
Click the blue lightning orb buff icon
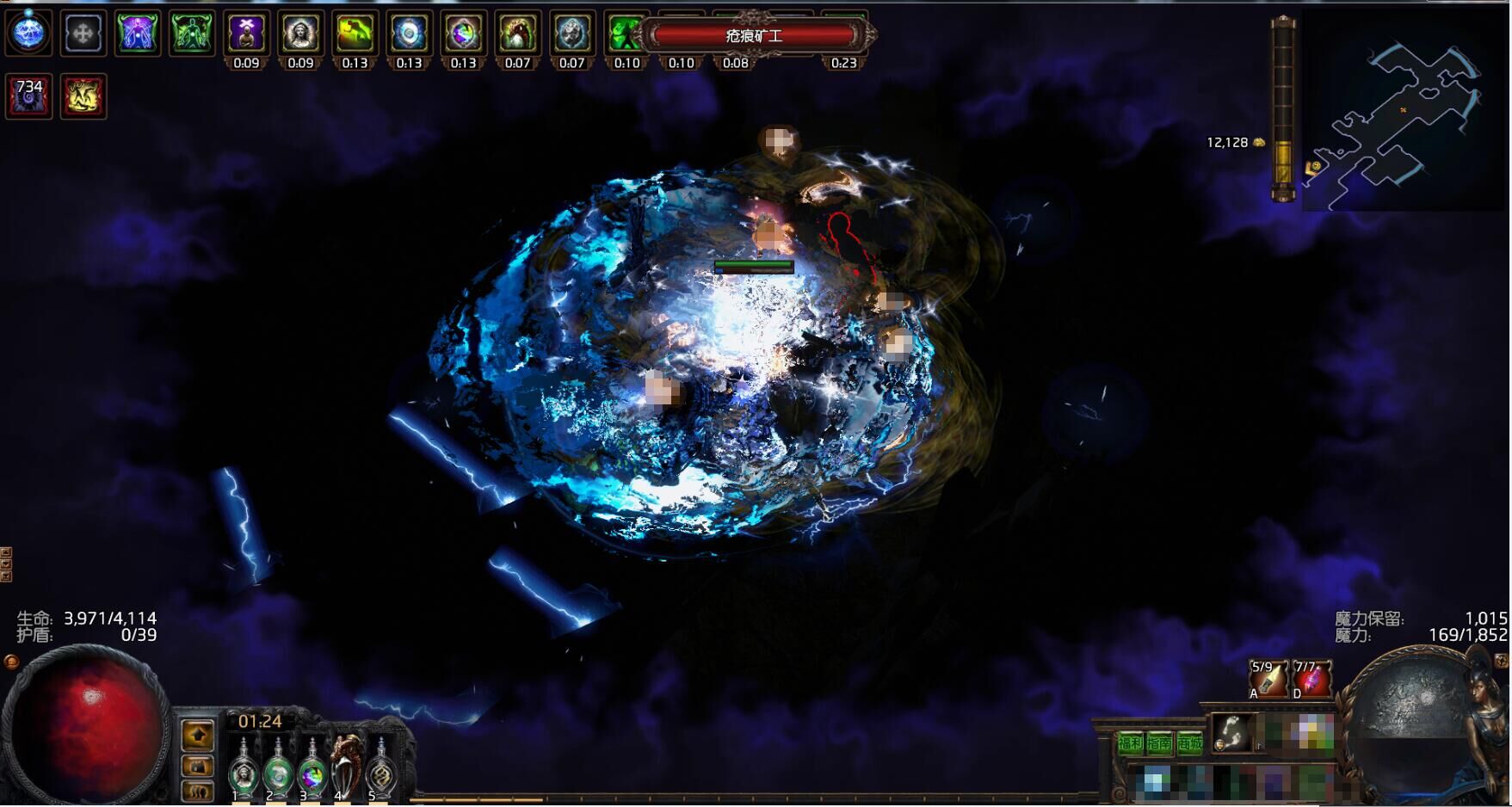(28, 33)
